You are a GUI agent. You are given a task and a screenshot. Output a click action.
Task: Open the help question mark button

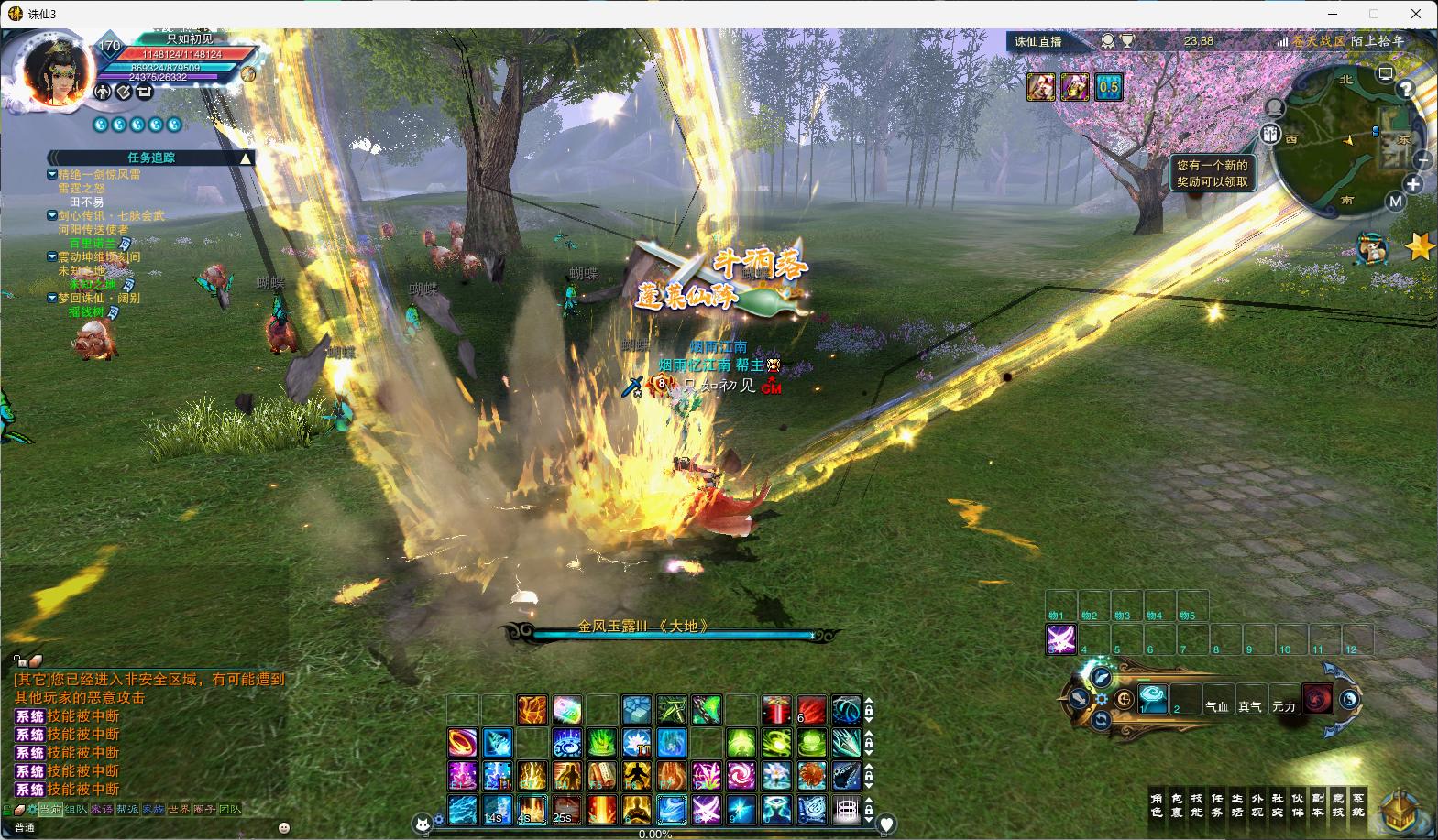(1405, 89)
